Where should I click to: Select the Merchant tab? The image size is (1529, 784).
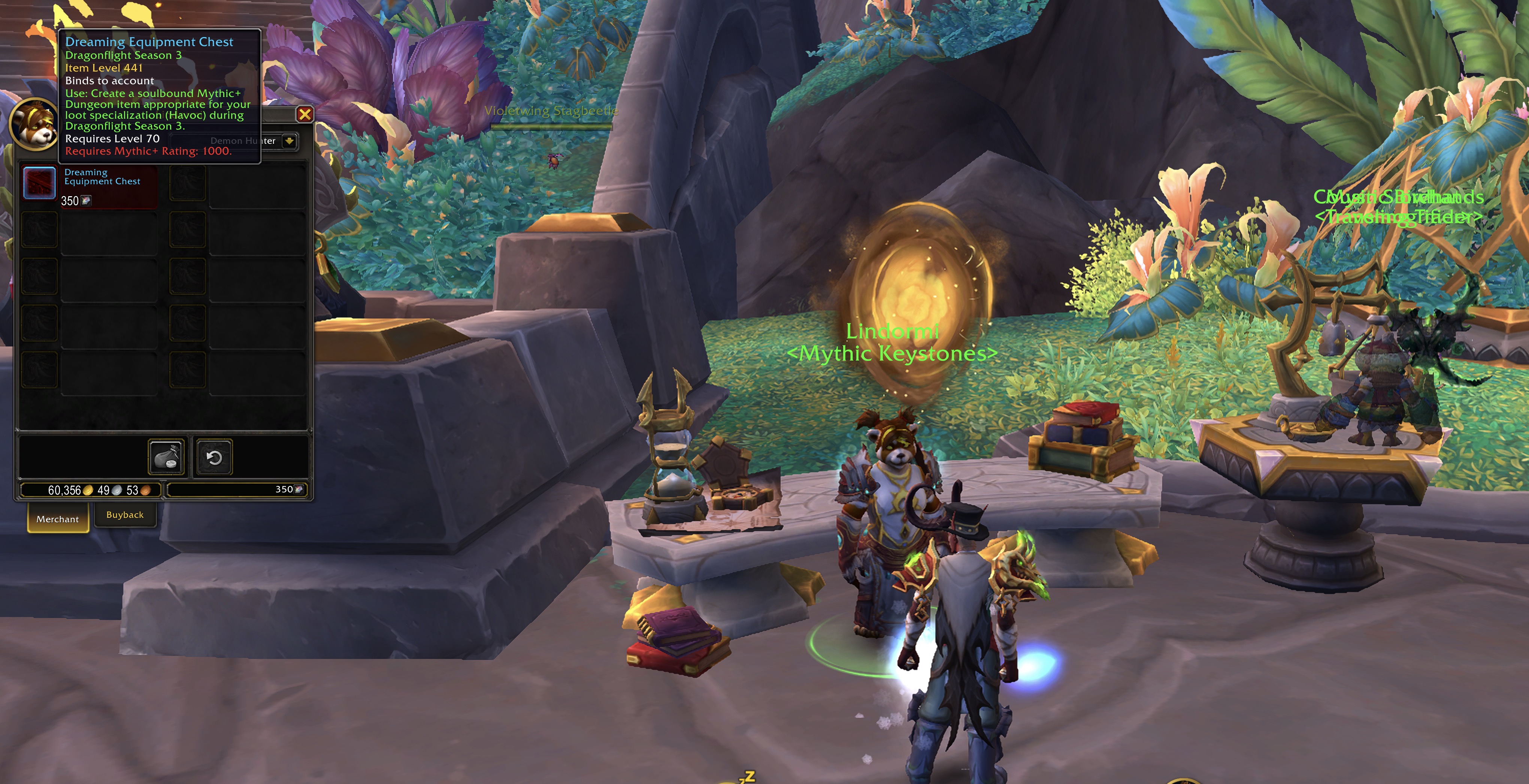(x=58, y=519)
